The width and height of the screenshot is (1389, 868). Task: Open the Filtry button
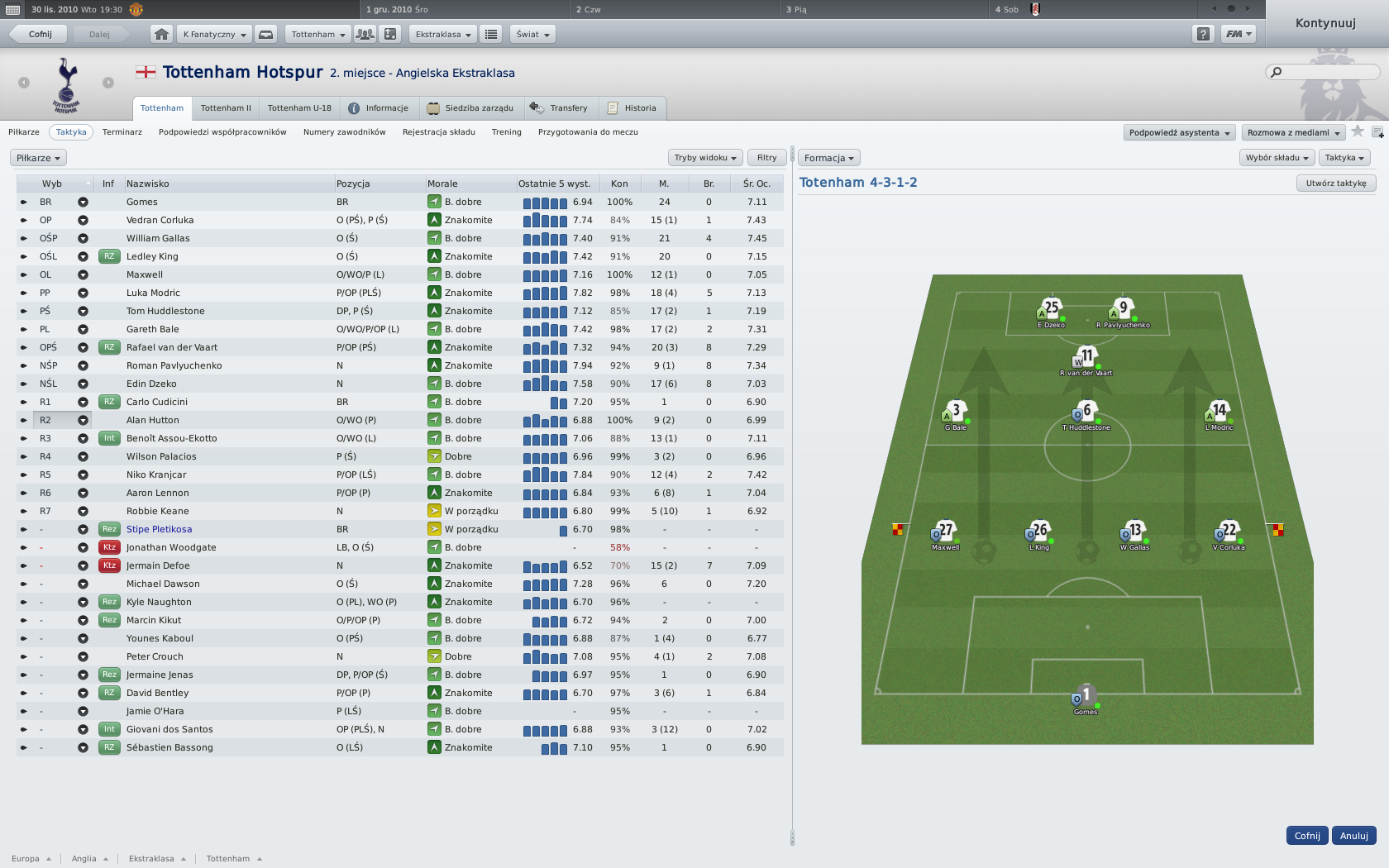[766, 158]
